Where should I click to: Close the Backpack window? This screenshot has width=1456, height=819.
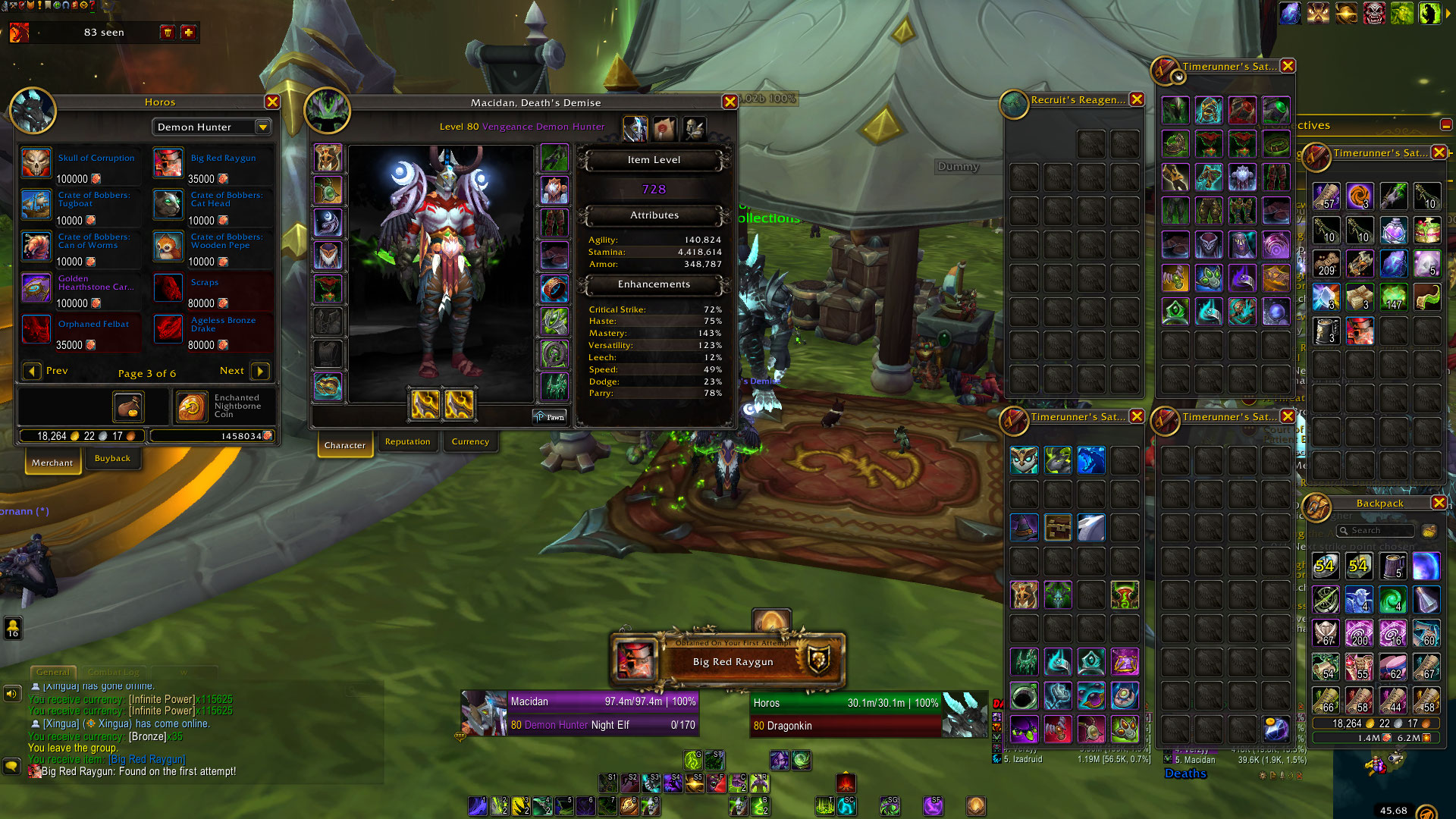pos(1439,503)
